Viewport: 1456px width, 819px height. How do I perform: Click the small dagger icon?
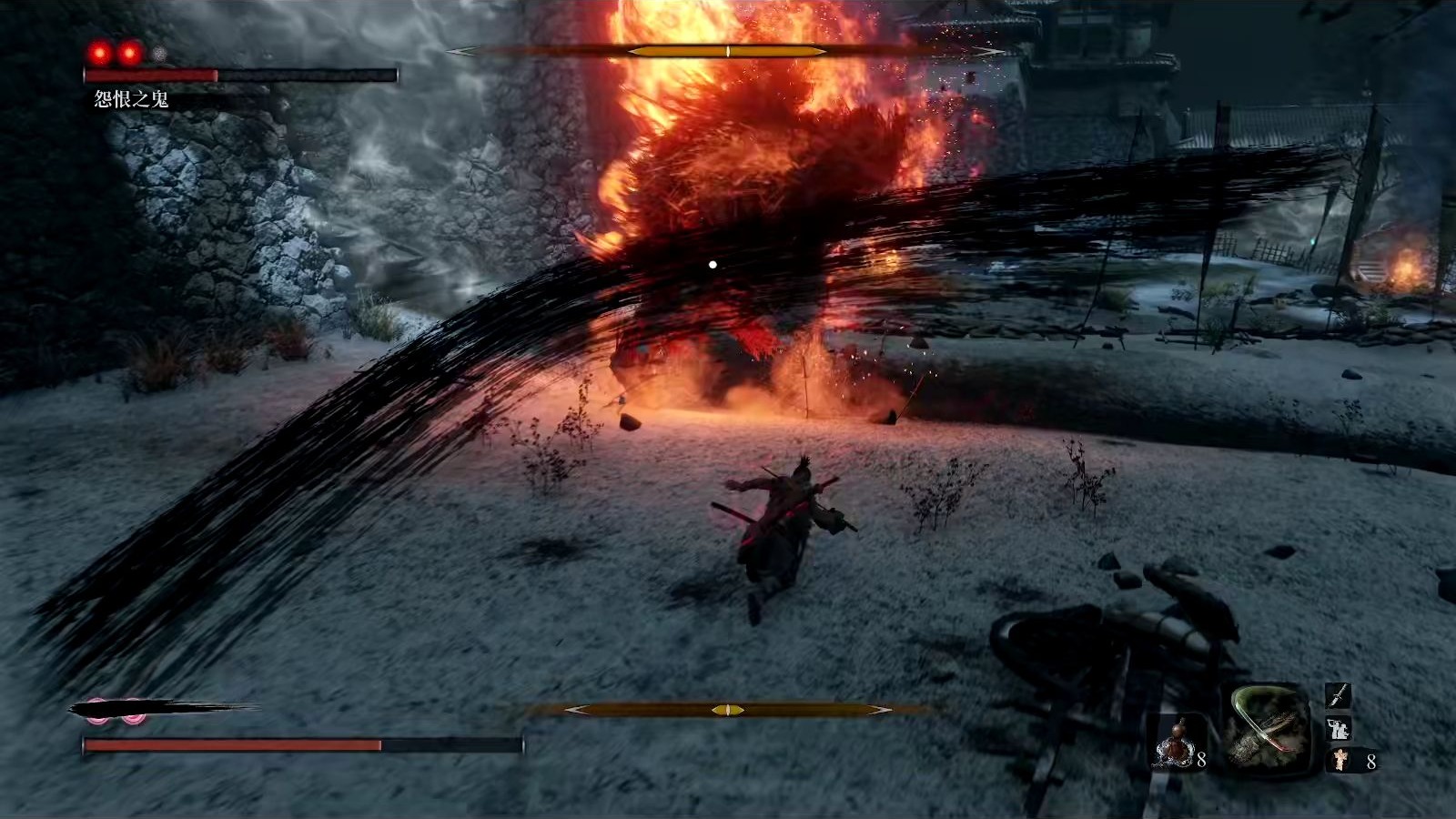(x=1337, y=696)
